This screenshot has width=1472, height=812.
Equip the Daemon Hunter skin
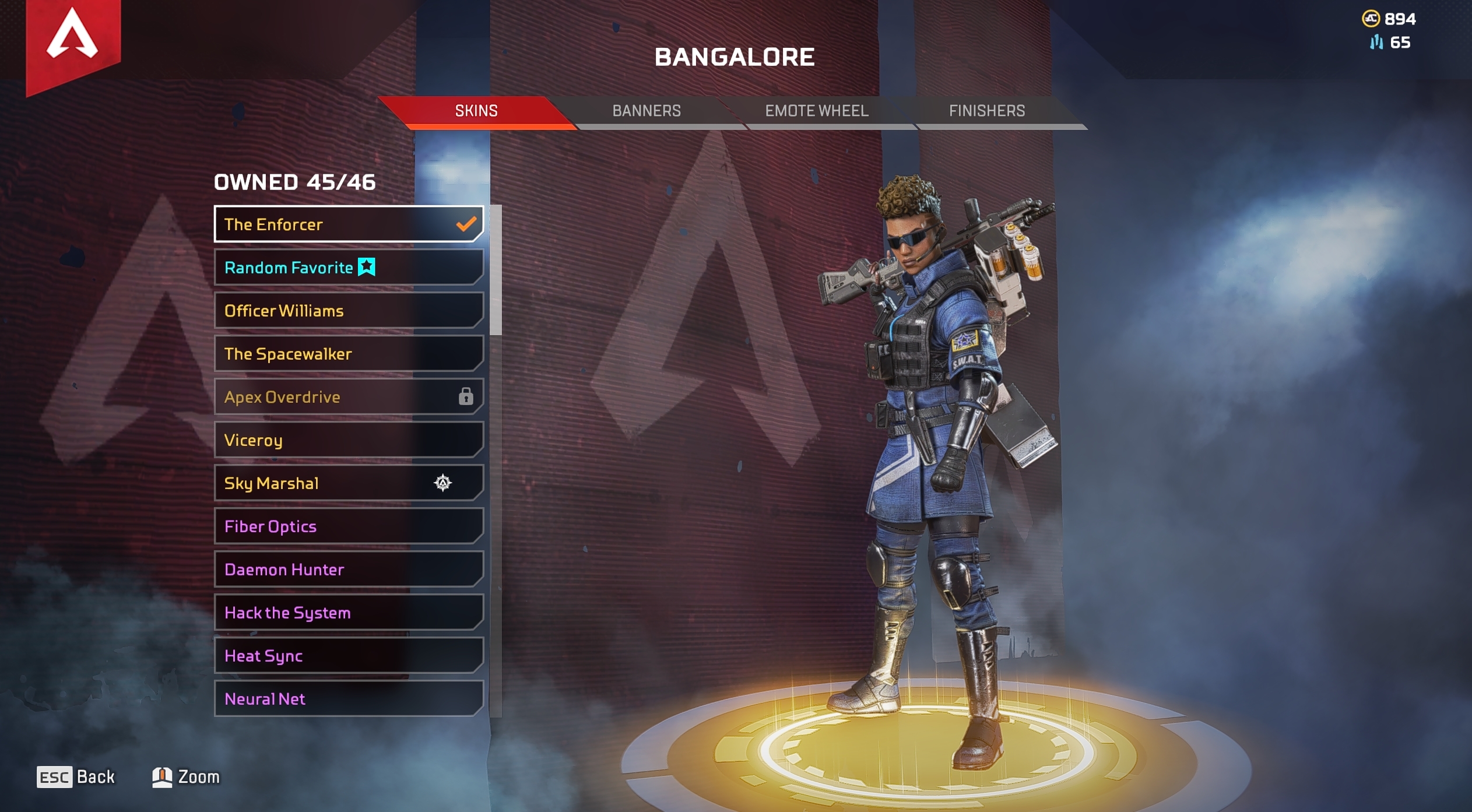click(348, 570)
